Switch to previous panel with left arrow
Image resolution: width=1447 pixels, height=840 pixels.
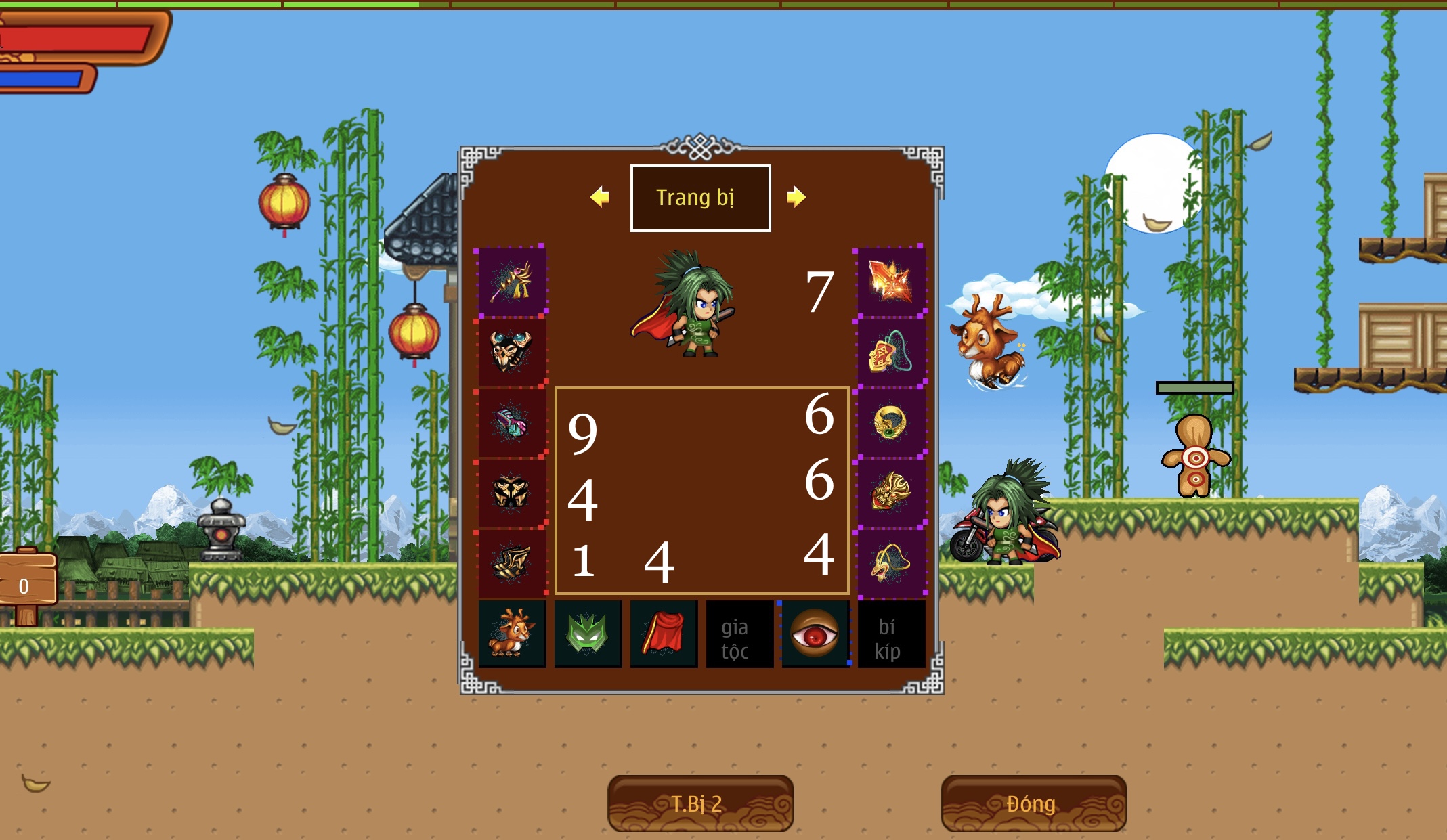599,197
